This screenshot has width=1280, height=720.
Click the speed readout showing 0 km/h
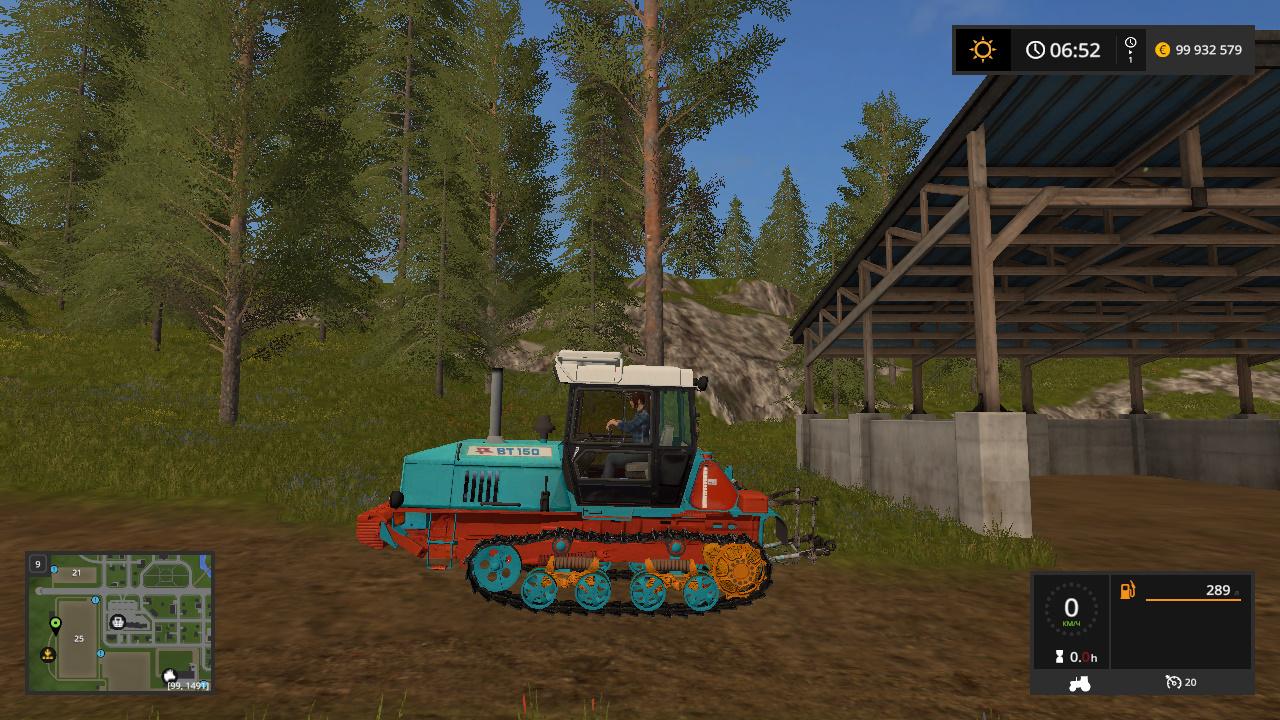coord(1071,608)
